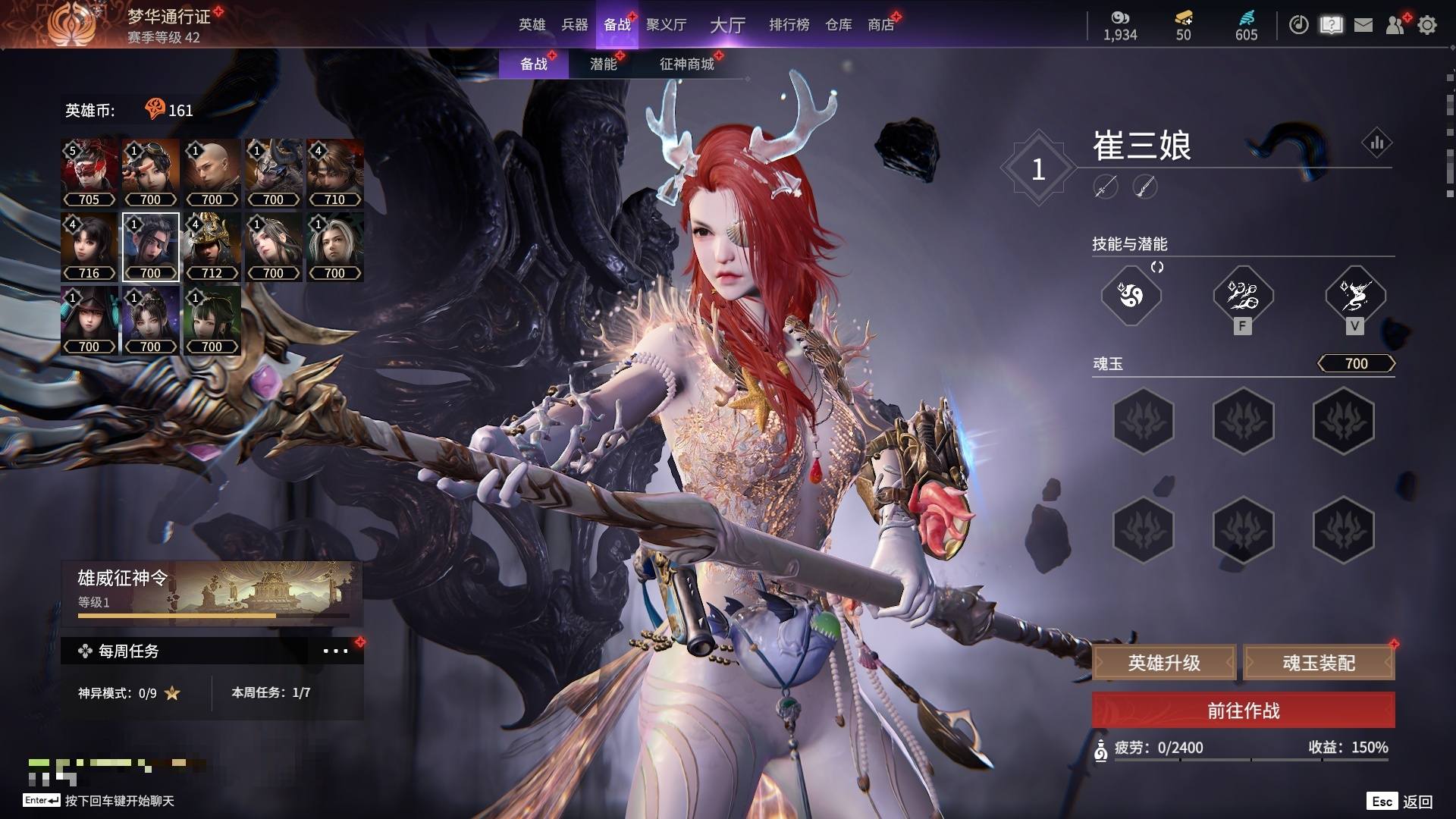Select the hero portrait with power 705

89,173
